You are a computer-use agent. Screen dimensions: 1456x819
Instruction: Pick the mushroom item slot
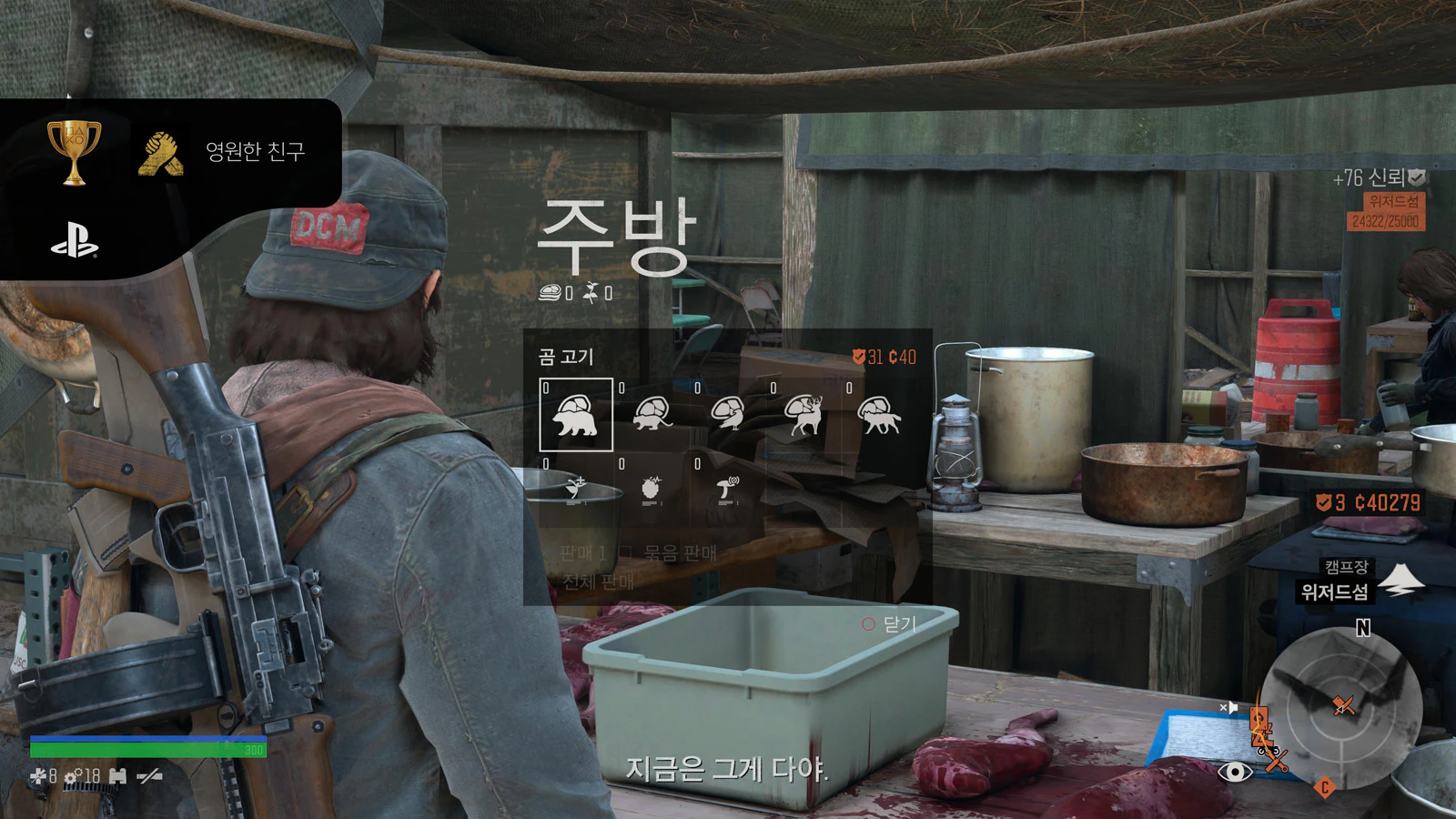[728, 490]
